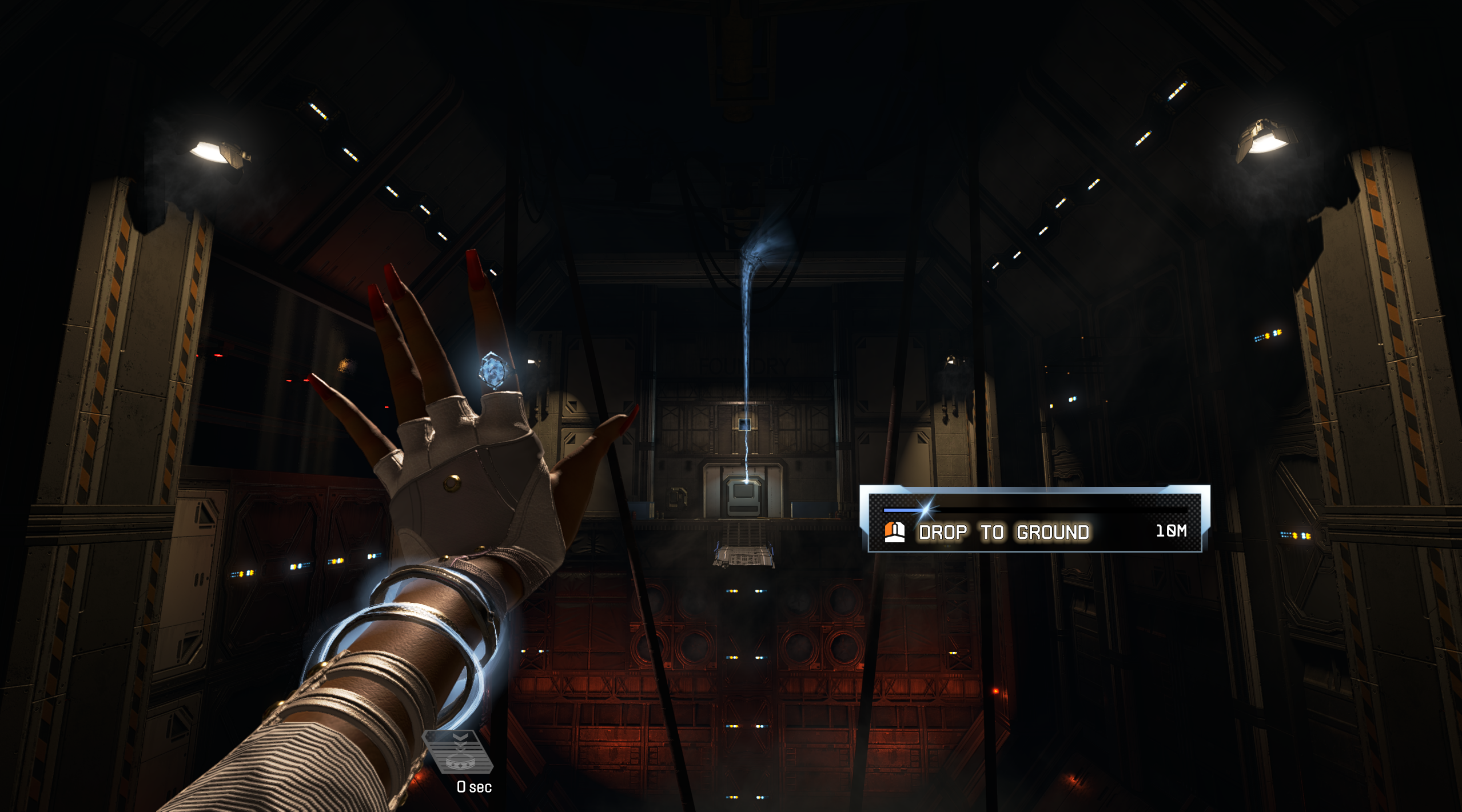Activate the ability icon above the 0 sec timer
The width and height of the screenshot is (1462, 812).
[x=458, y=751]
